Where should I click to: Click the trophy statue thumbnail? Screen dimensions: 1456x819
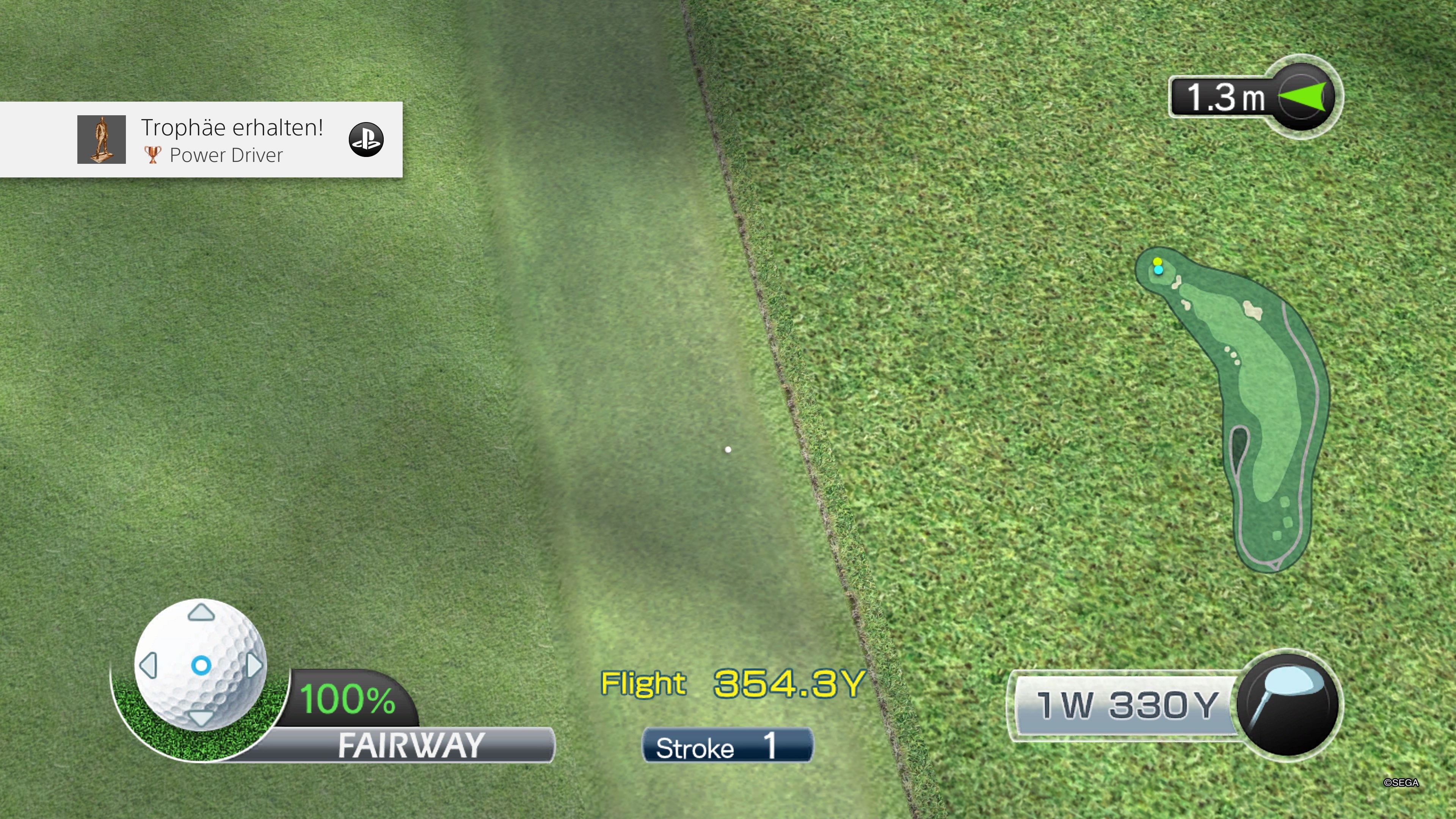(x=102, y=140)
